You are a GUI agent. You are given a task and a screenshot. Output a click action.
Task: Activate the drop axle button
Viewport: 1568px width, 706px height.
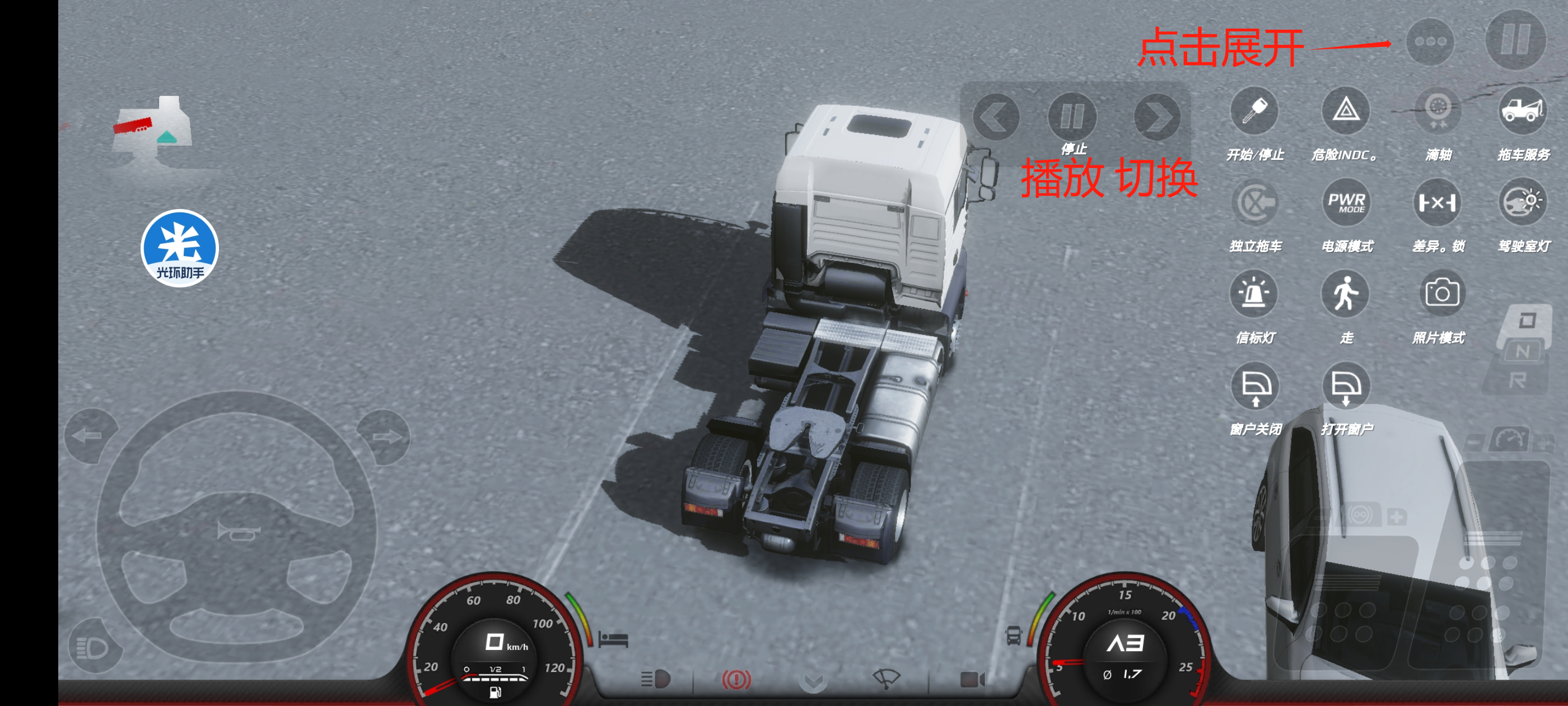point(1438,112)
